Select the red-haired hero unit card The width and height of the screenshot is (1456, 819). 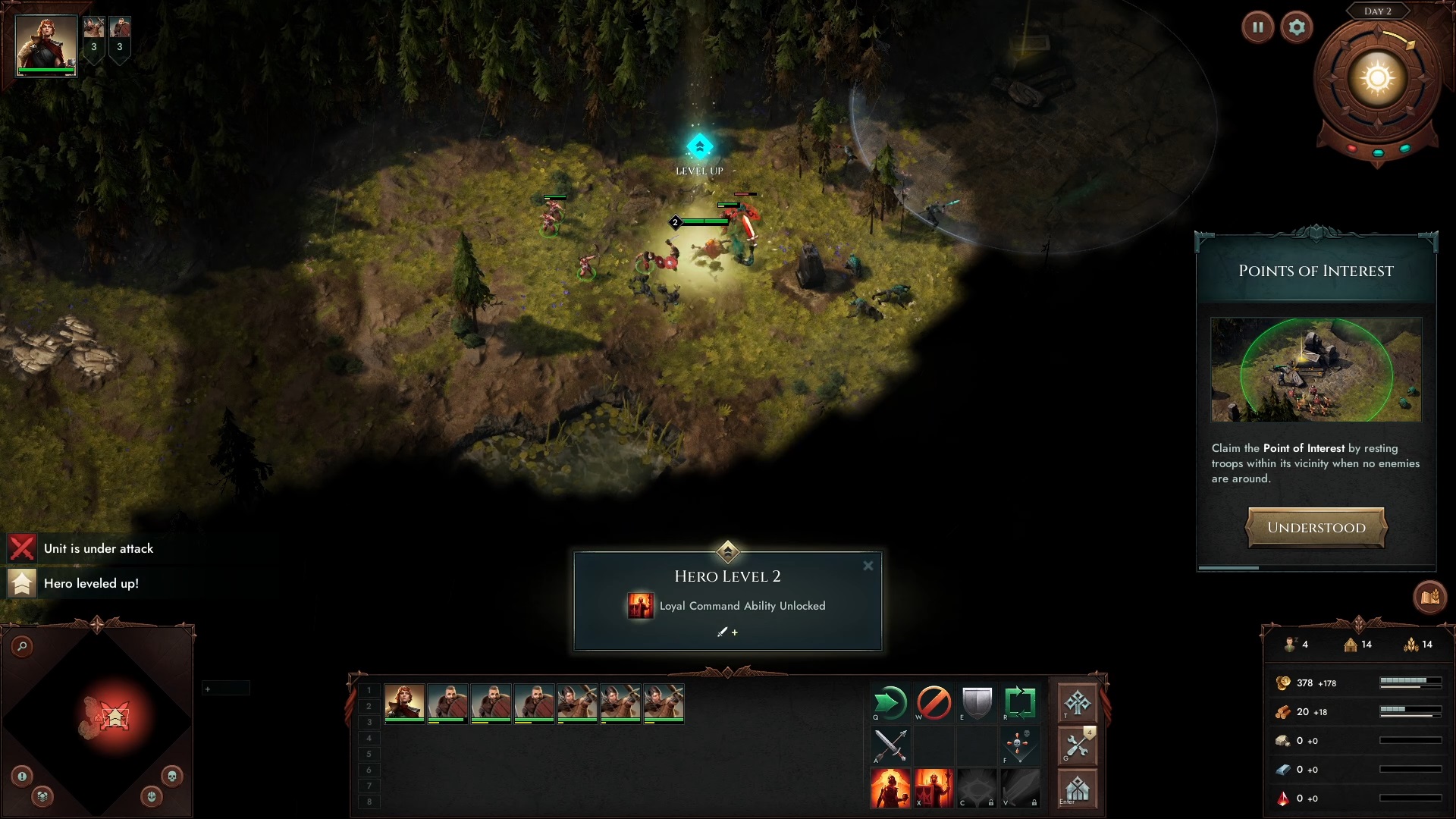click(404, 702)
